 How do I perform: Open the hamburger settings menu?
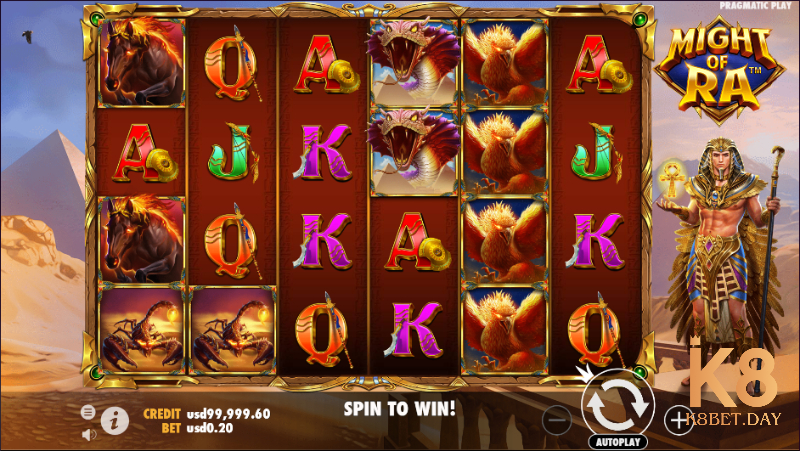point(88,412)
